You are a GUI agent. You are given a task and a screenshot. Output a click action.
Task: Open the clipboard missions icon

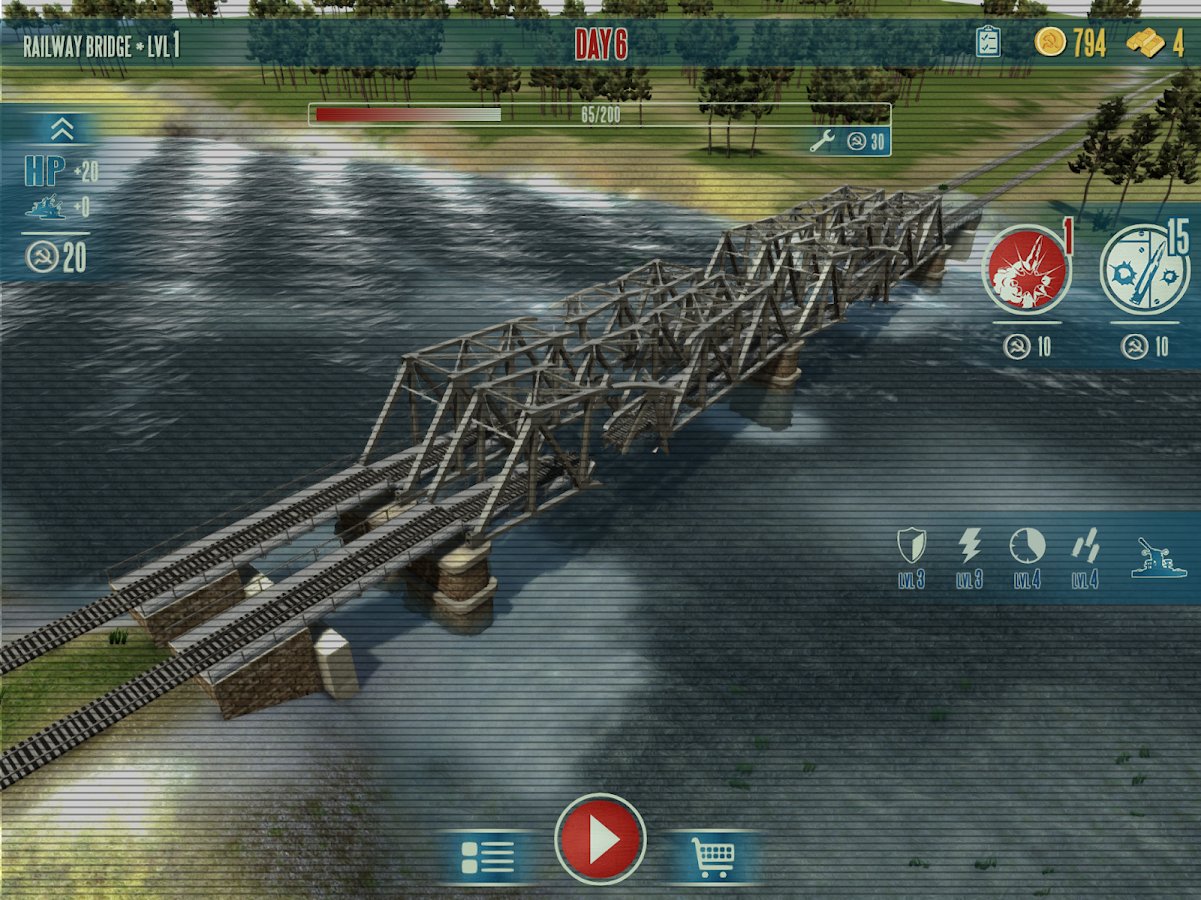point(987,42)
